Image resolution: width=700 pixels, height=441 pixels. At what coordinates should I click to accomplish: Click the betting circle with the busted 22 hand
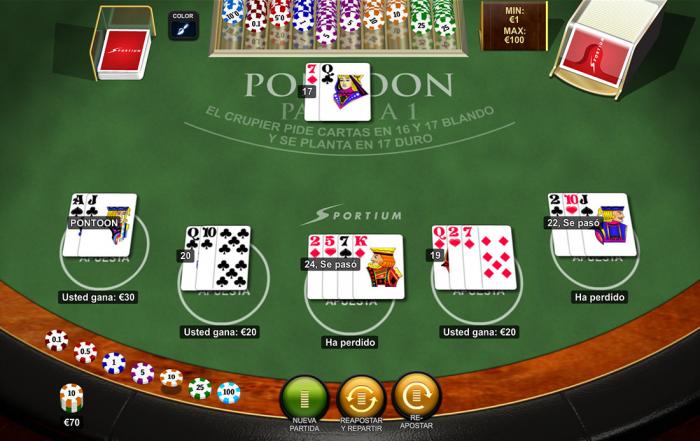(597, 250)
